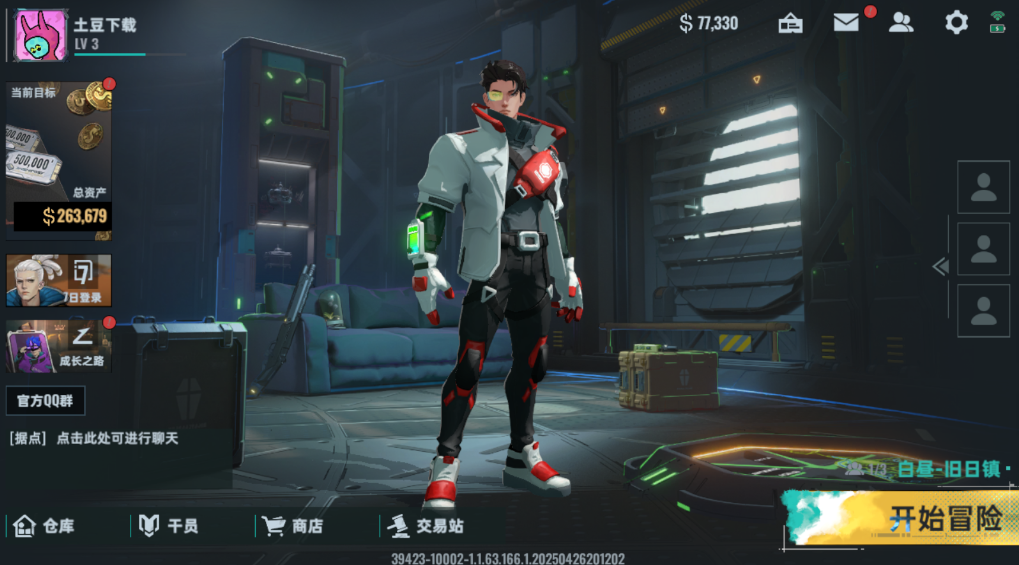Image resolution: width=1019 pixels, height=565 pixels.
Task: Open the 商店 shop
Action: (x=293, y=526)
